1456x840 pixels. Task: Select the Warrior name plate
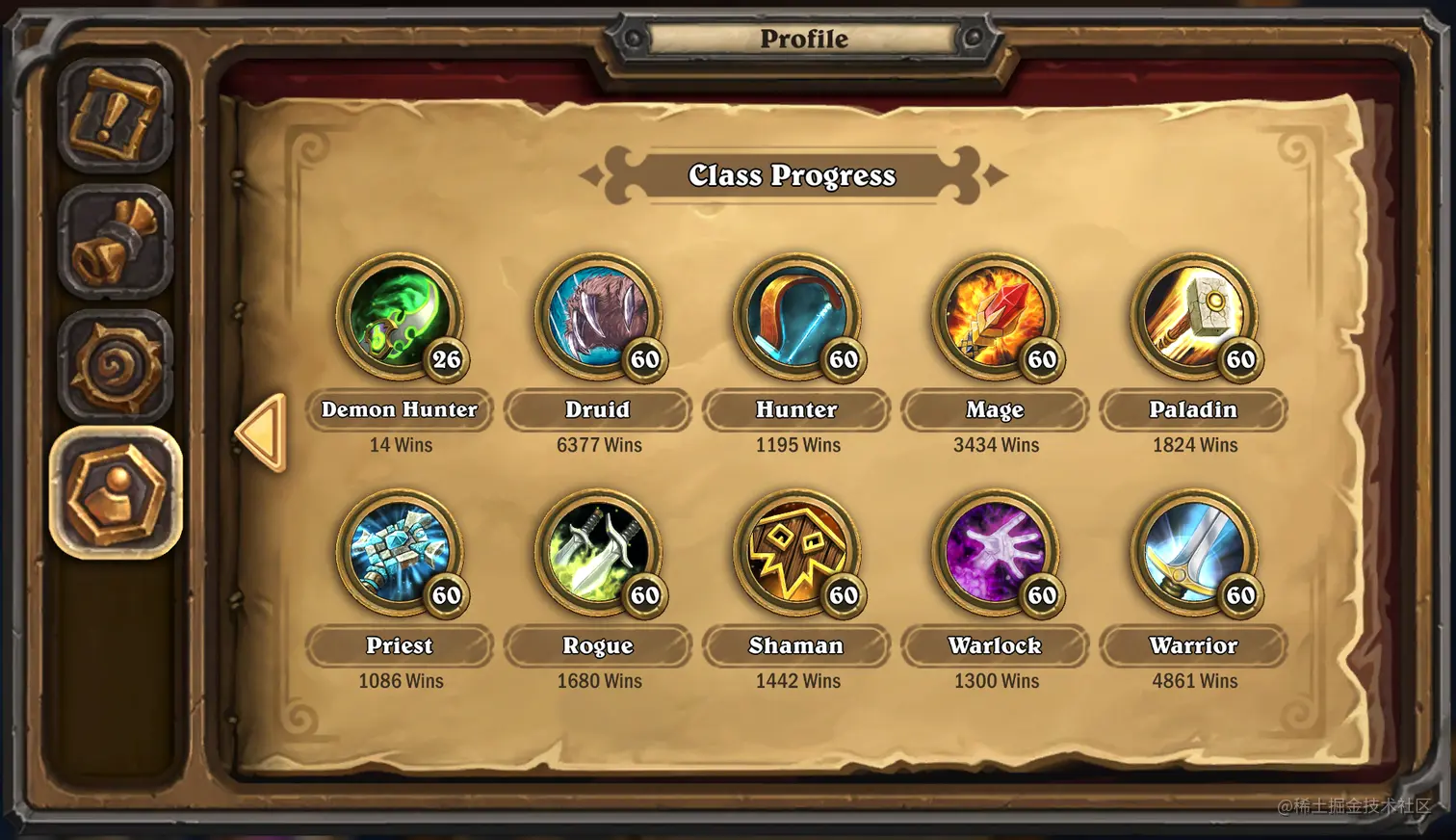click(x=1193, y=645)
